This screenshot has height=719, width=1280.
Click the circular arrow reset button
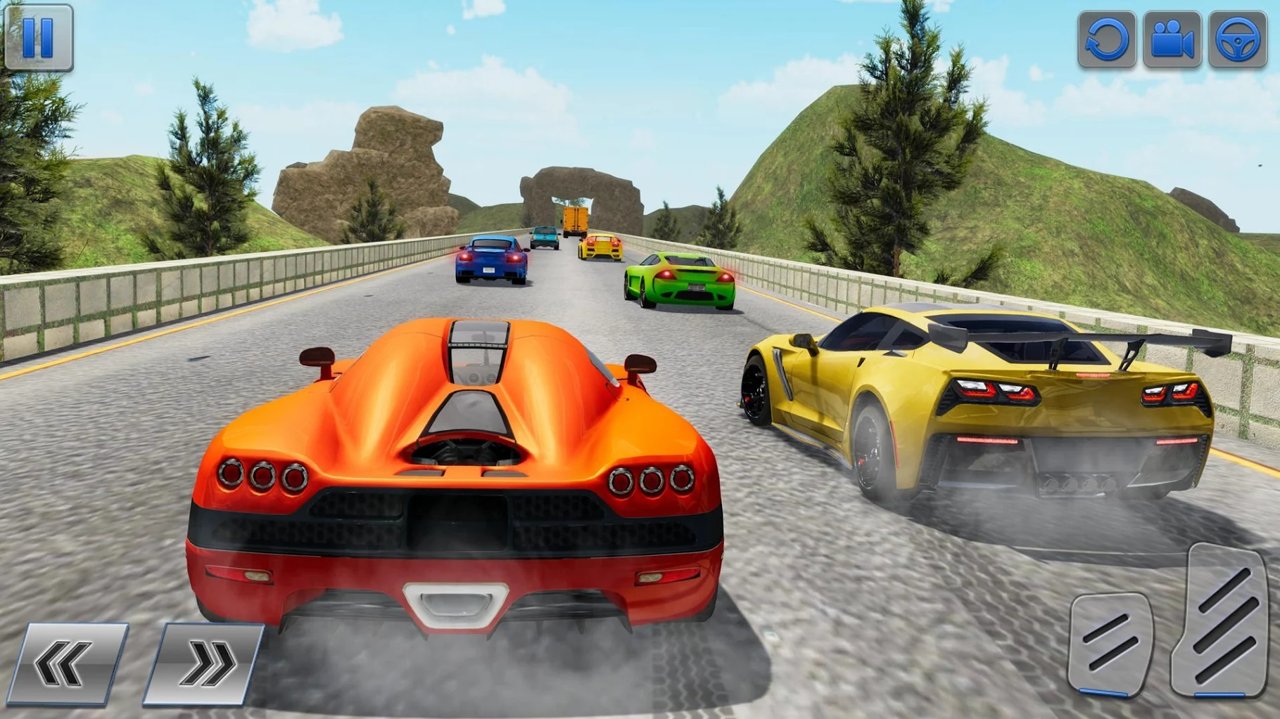pyautogui.click(x=1107, y=40)
